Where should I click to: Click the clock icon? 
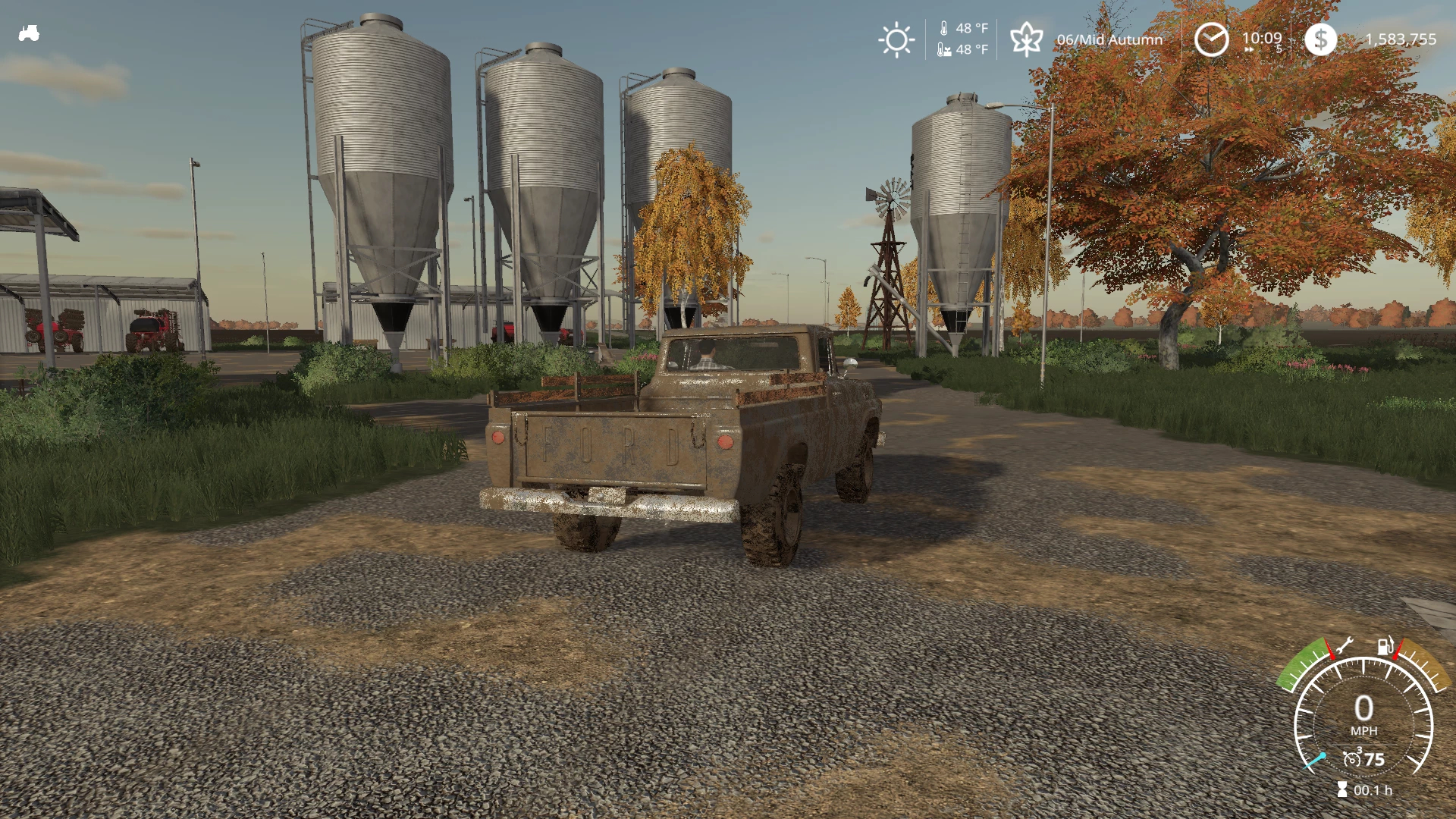[1211, 39]
